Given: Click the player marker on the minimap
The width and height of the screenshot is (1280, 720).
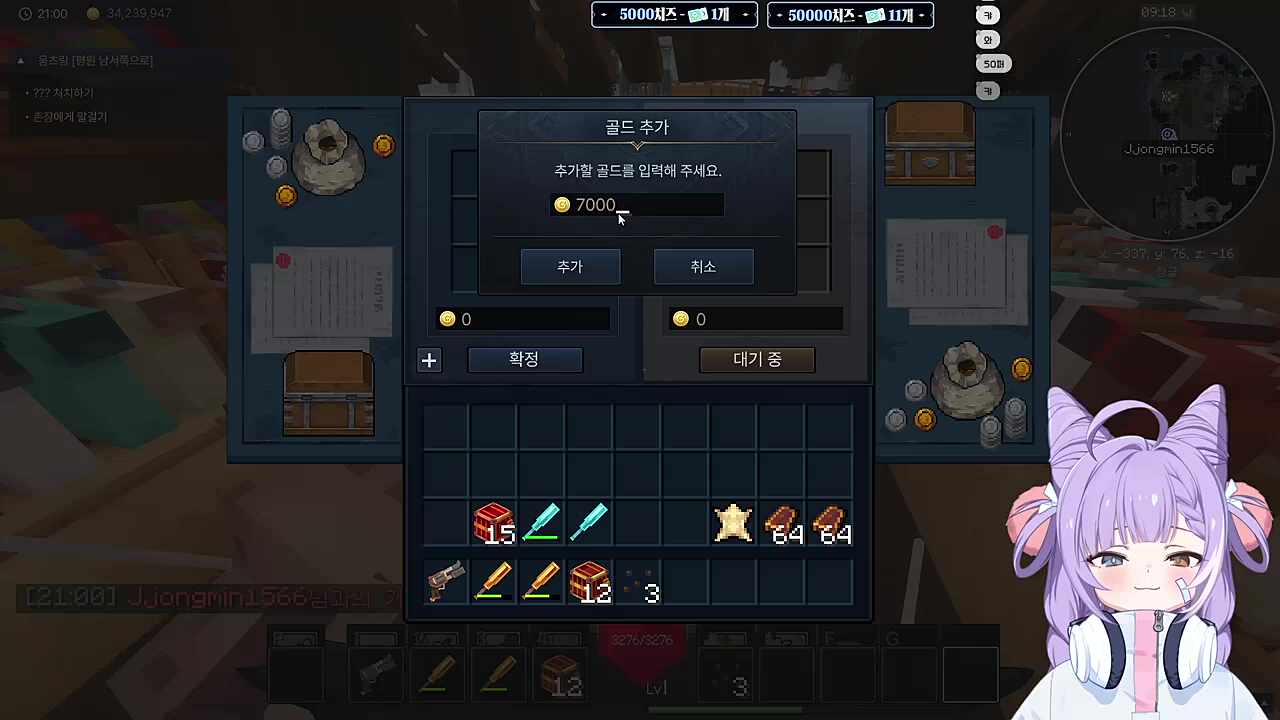Looking at the screenshot, I should [1168, 133].
